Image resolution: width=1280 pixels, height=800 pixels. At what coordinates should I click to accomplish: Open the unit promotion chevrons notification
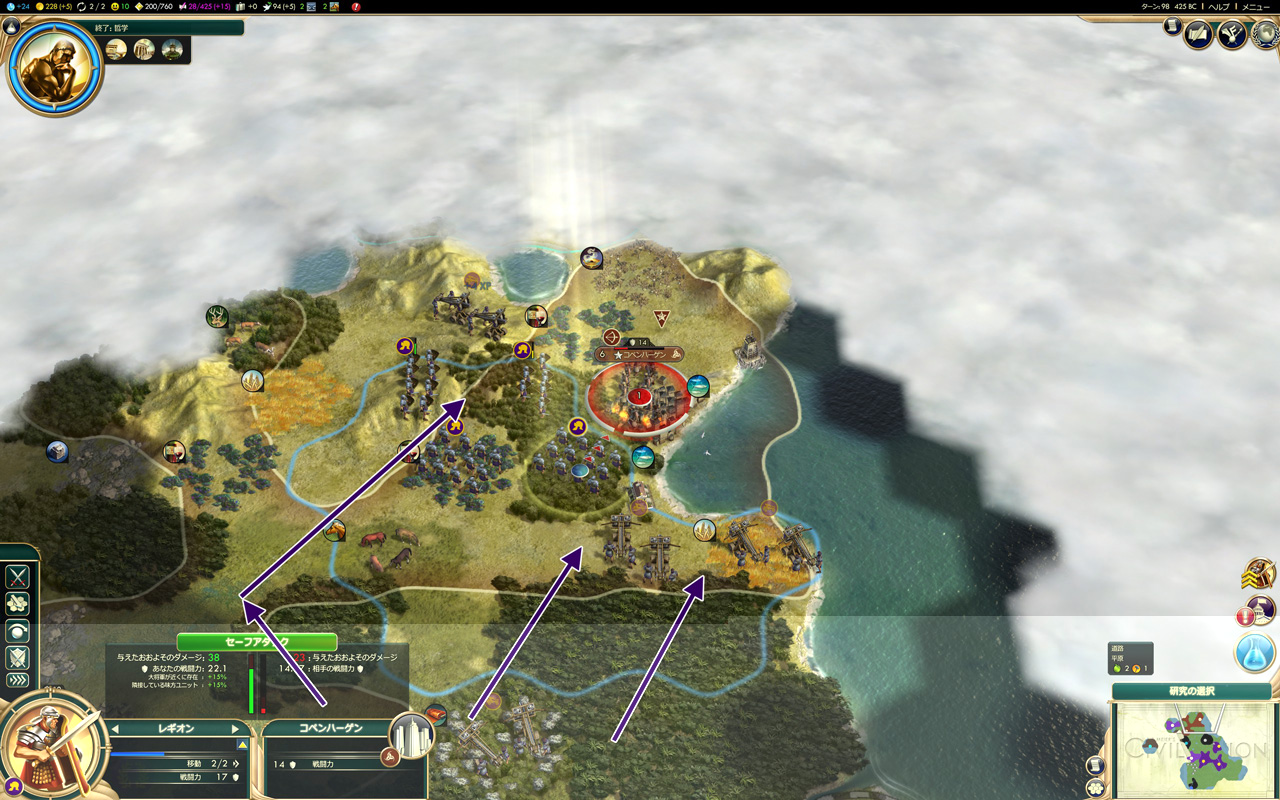tap(1257, 574)
